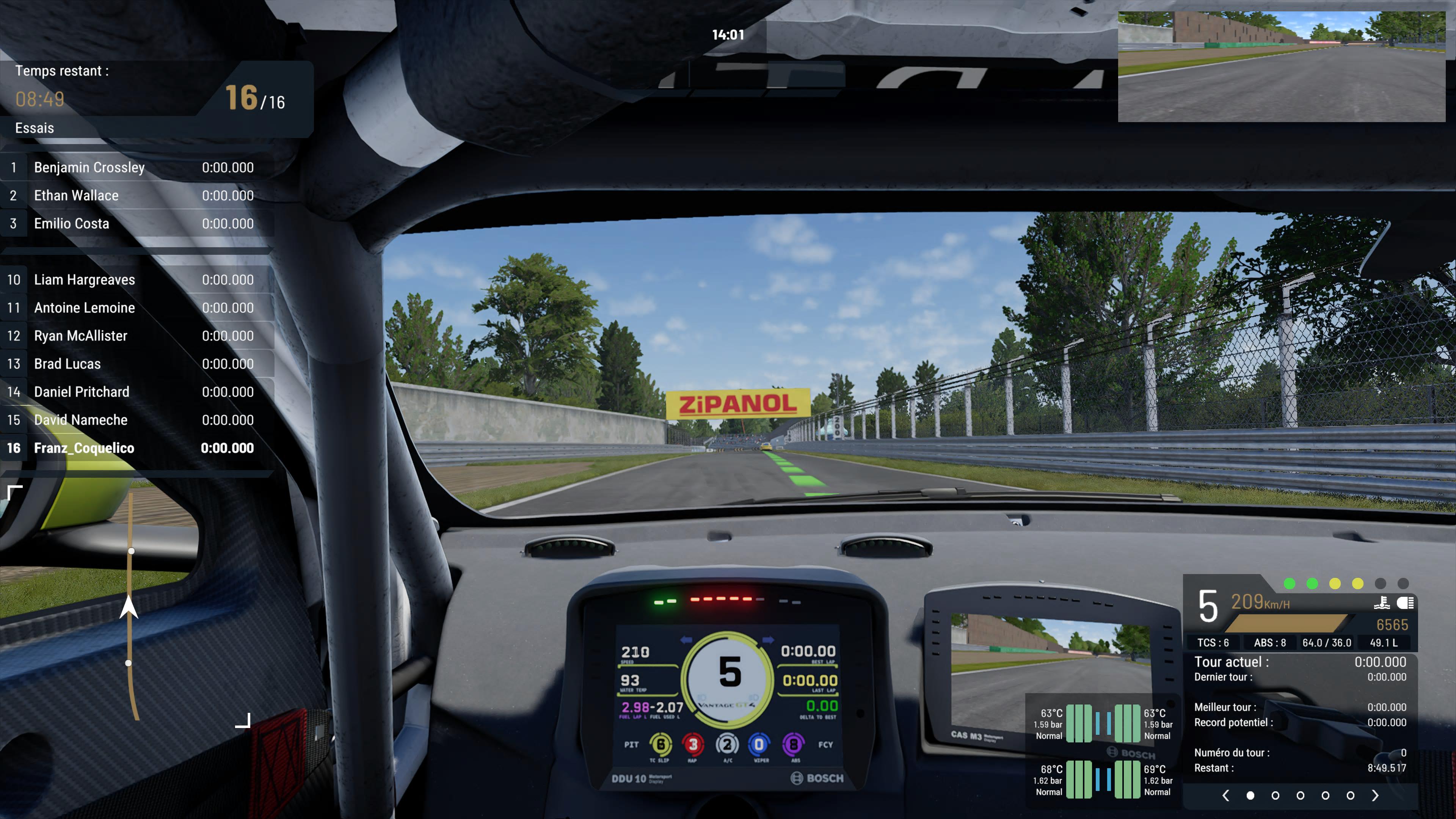Screen dimensions: 1456x819
Task: Click the filled active page dot
Action: point(1250,795)
